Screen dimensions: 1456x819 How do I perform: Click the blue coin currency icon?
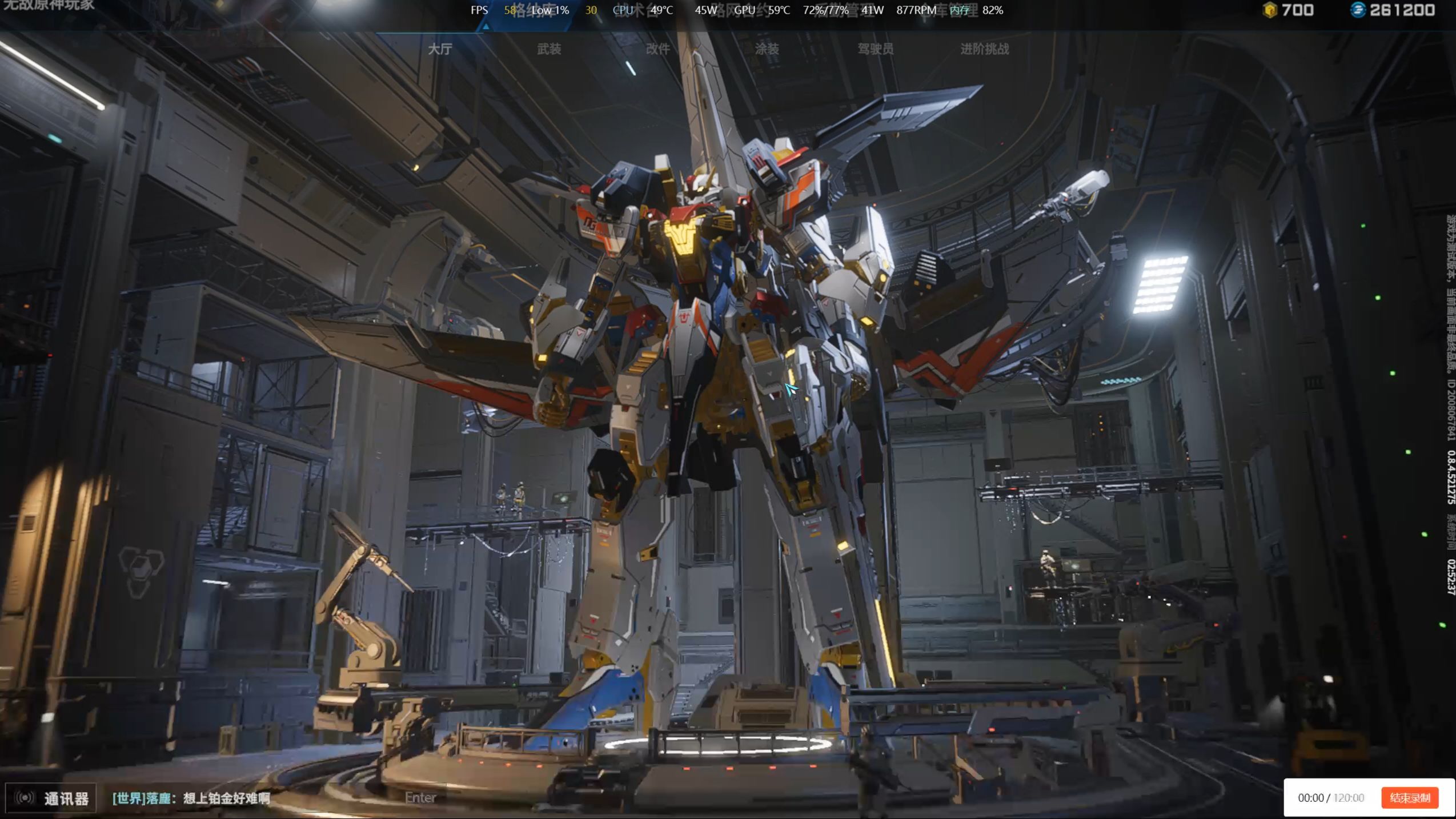[x=1358, y=10]
